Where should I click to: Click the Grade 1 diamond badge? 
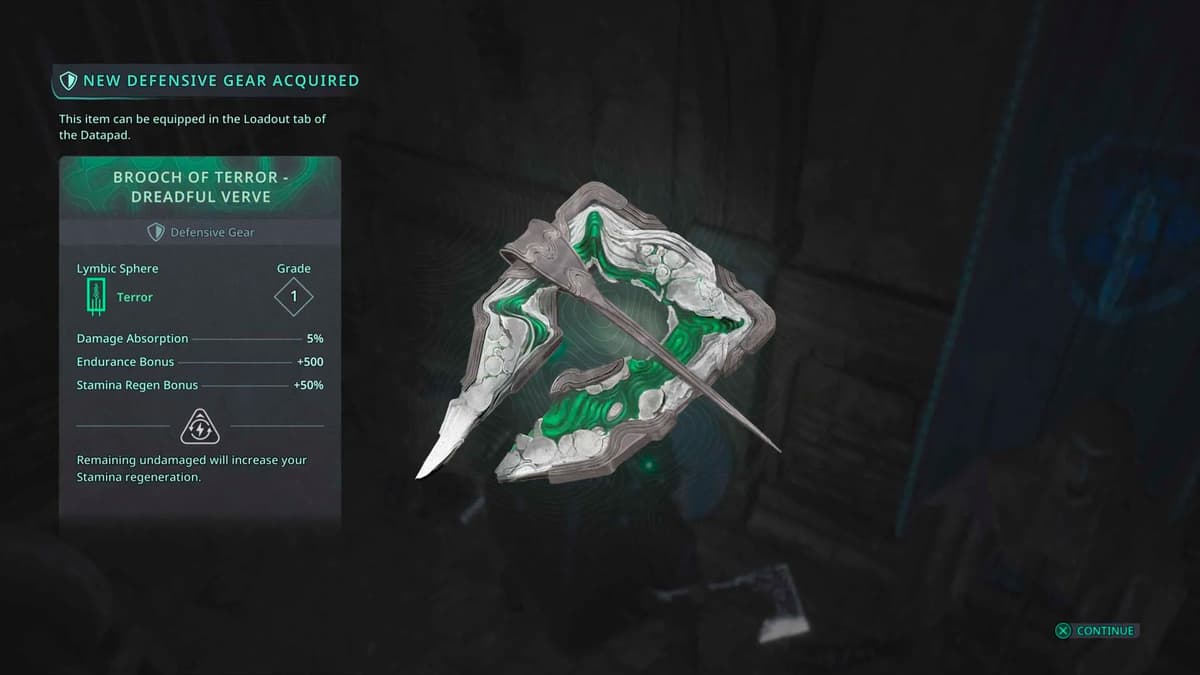coord(294,298)
